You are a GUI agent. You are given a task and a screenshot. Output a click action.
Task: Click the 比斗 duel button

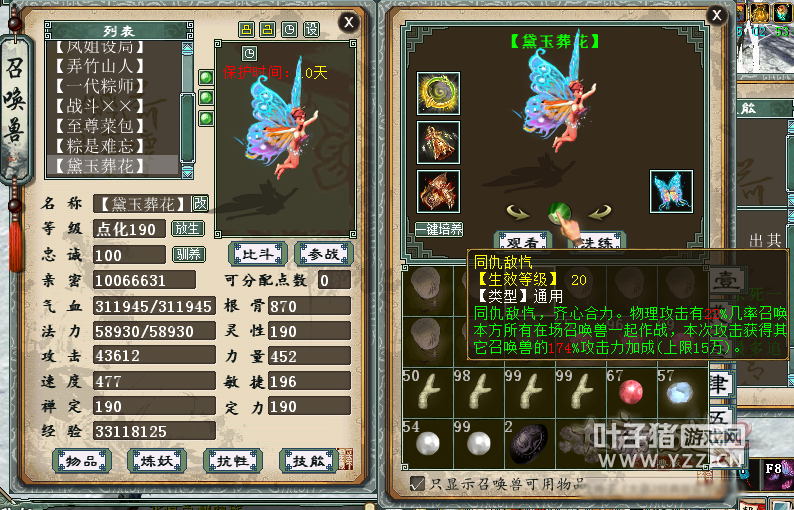pyautogui.click(x=257, y=253)
